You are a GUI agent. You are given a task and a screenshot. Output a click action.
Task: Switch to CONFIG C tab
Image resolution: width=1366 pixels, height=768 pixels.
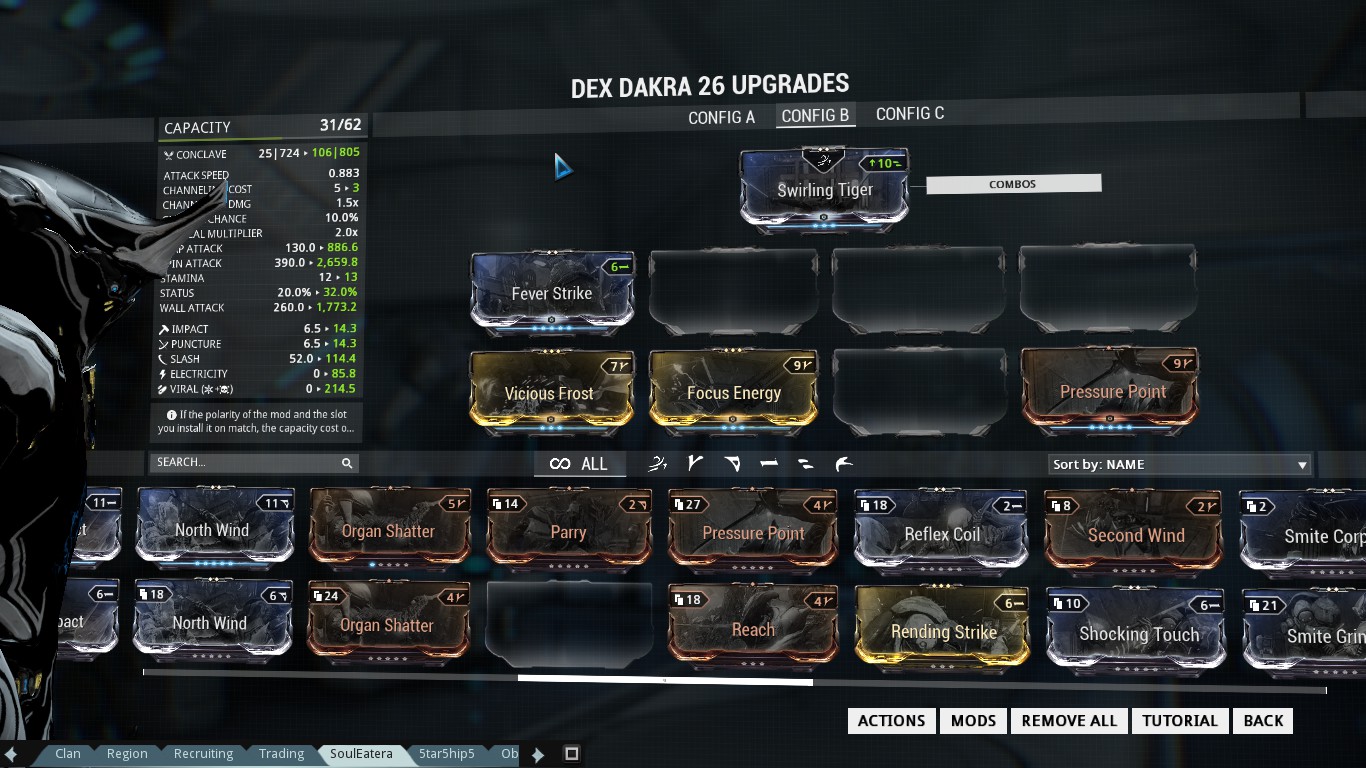[x=909, y=113]
